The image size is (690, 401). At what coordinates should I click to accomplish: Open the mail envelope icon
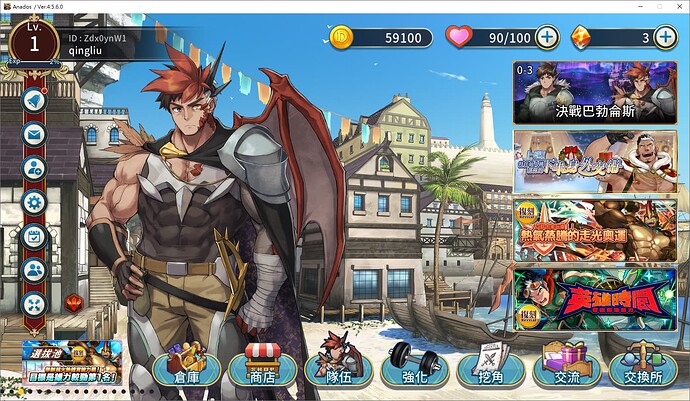(x=34, y=135)
